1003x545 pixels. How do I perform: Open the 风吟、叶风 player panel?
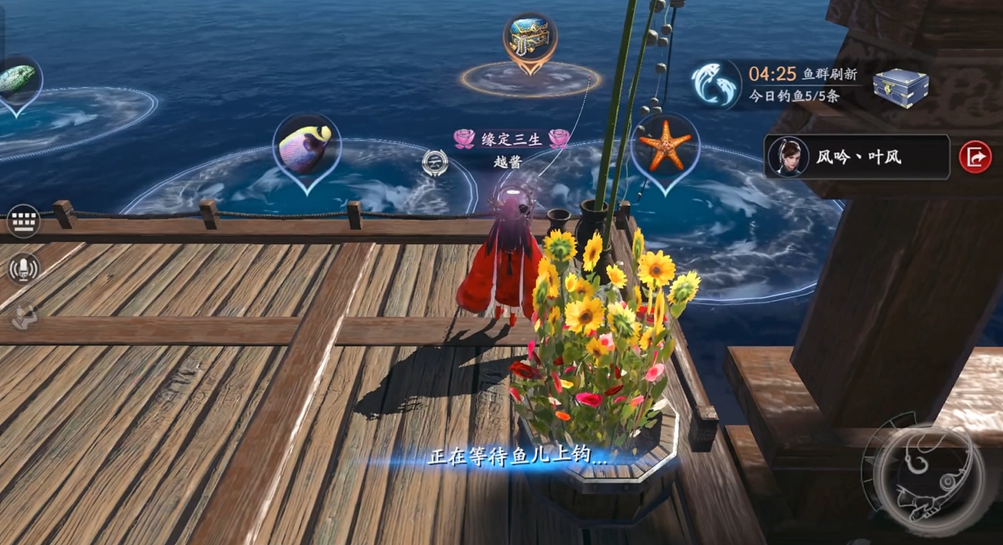(856, 157)
